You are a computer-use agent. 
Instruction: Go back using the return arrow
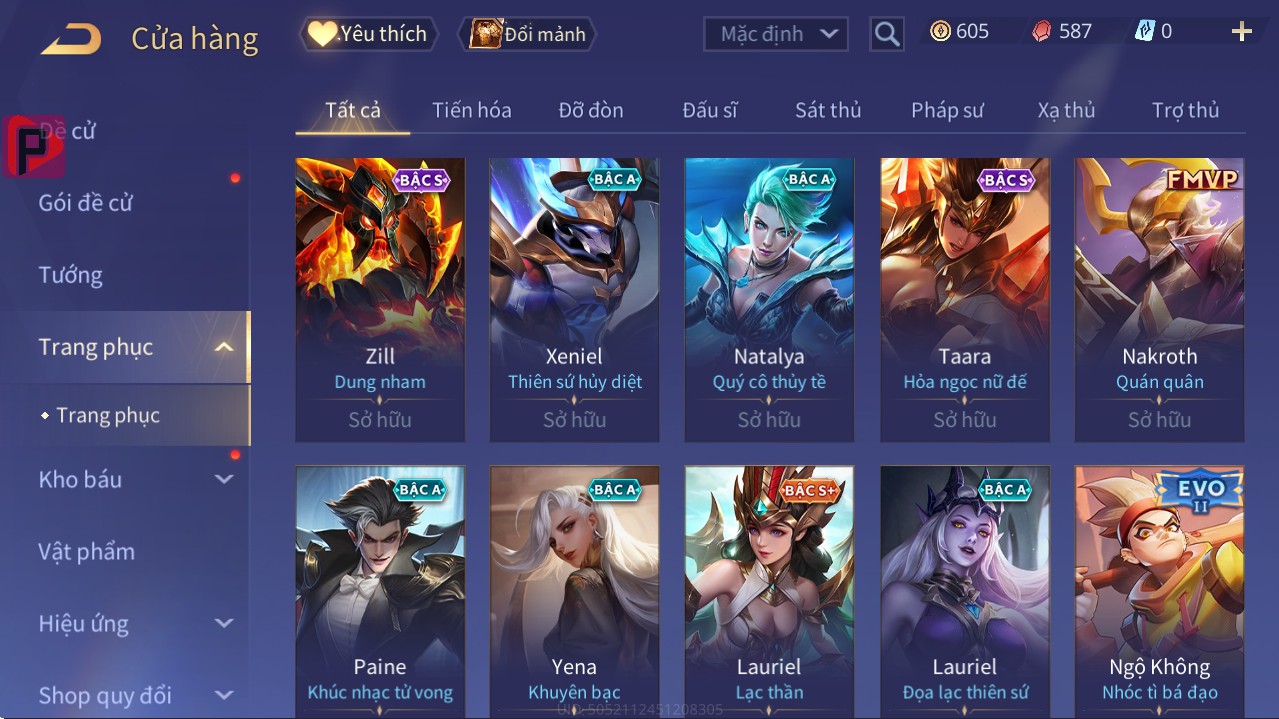[x=71, y=39]
